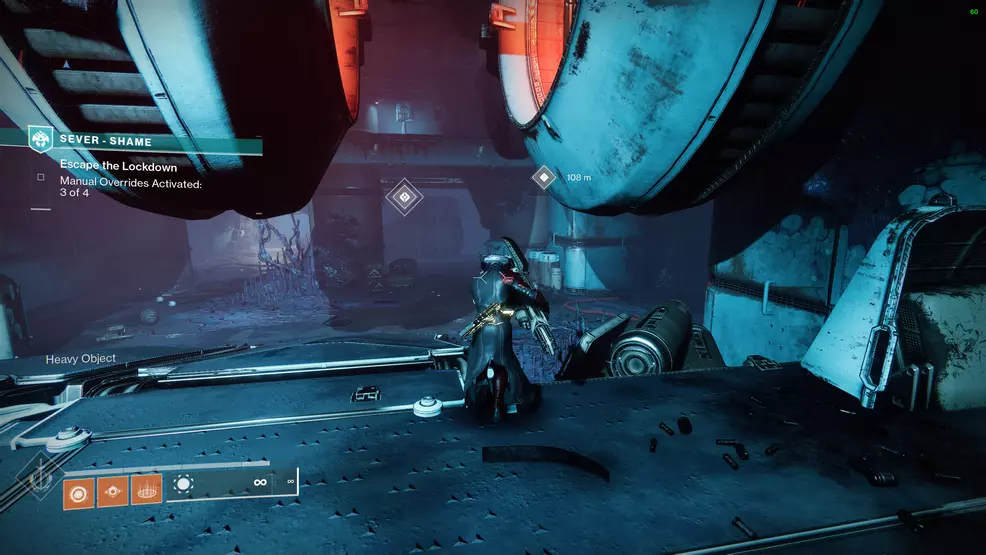986x555 pixels.
Task: Select the equipped weapon sun icon
Action: click(183, 486)
